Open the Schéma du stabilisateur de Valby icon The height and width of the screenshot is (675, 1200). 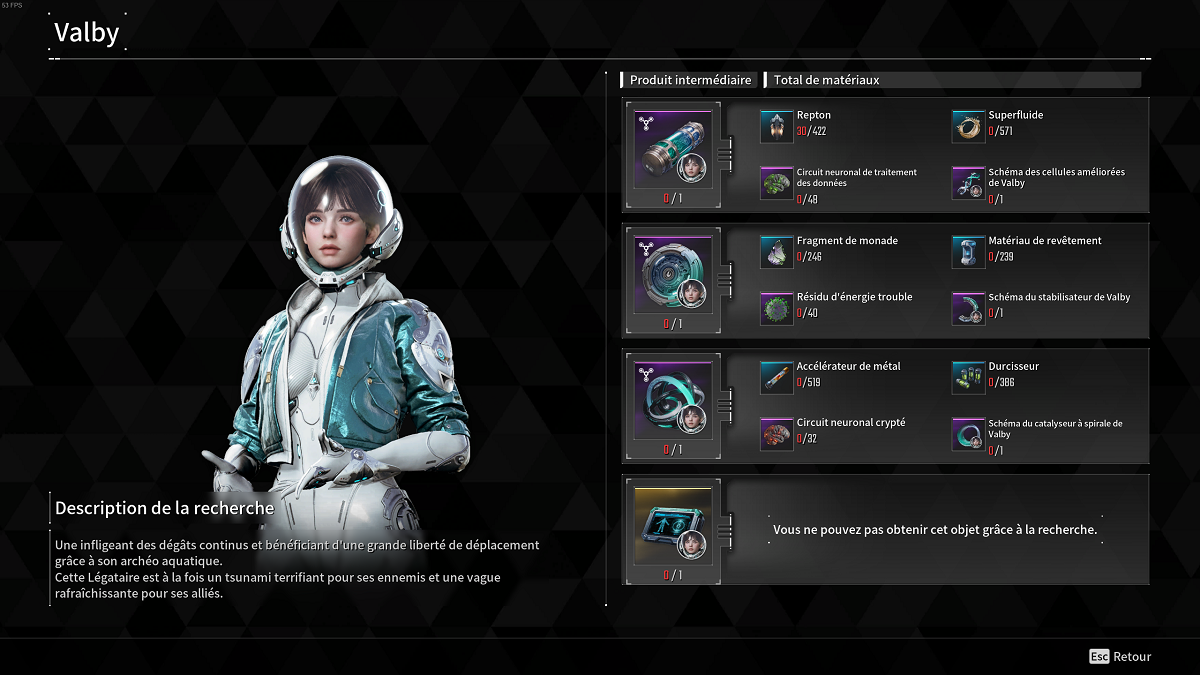[968, 308]
